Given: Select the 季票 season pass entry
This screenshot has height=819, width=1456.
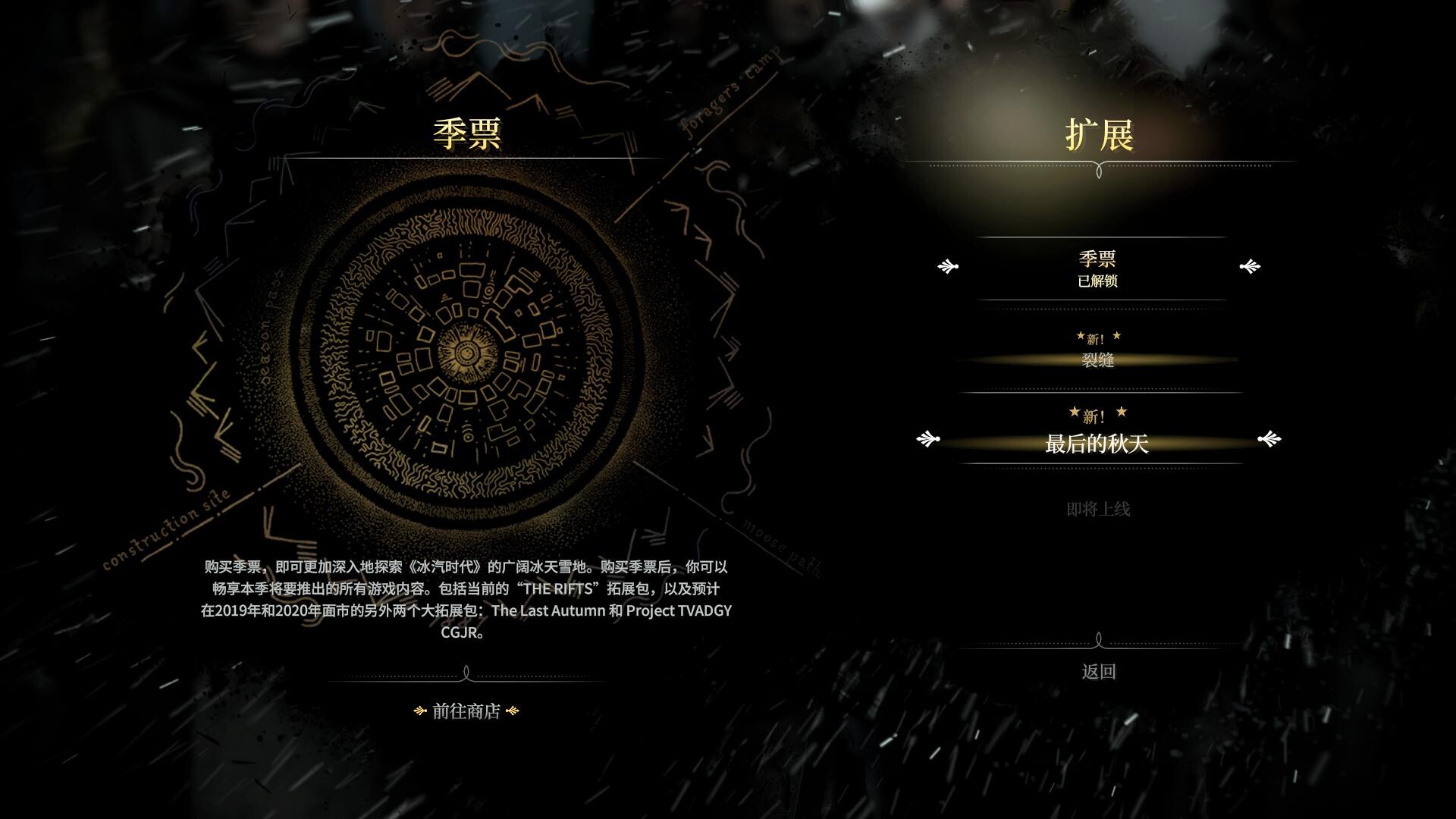Looking at the screenshot, I should point(1097,268).
